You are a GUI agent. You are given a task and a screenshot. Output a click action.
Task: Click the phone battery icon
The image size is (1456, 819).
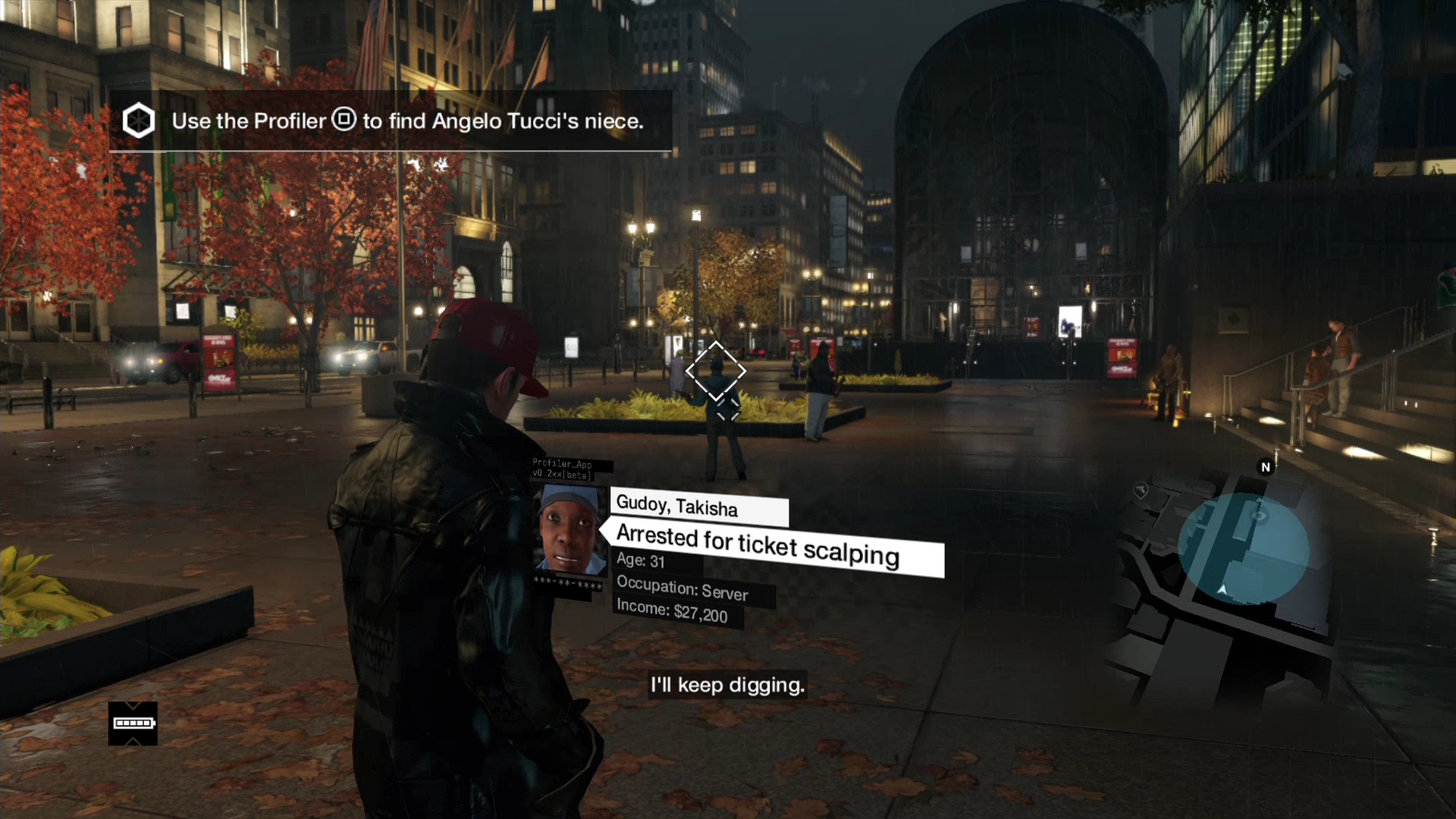point(133,723)
